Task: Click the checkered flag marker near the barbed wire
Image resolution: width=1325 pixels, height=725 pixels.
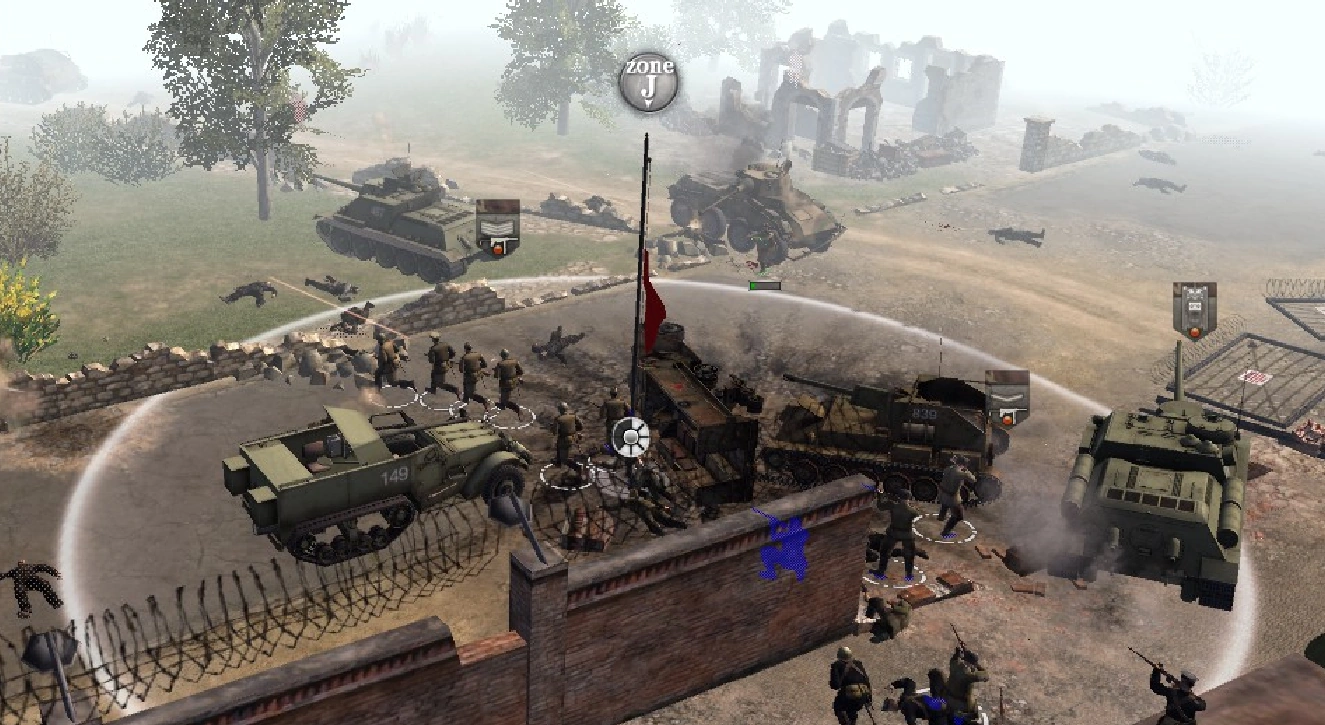Action: coord(1255,377)
